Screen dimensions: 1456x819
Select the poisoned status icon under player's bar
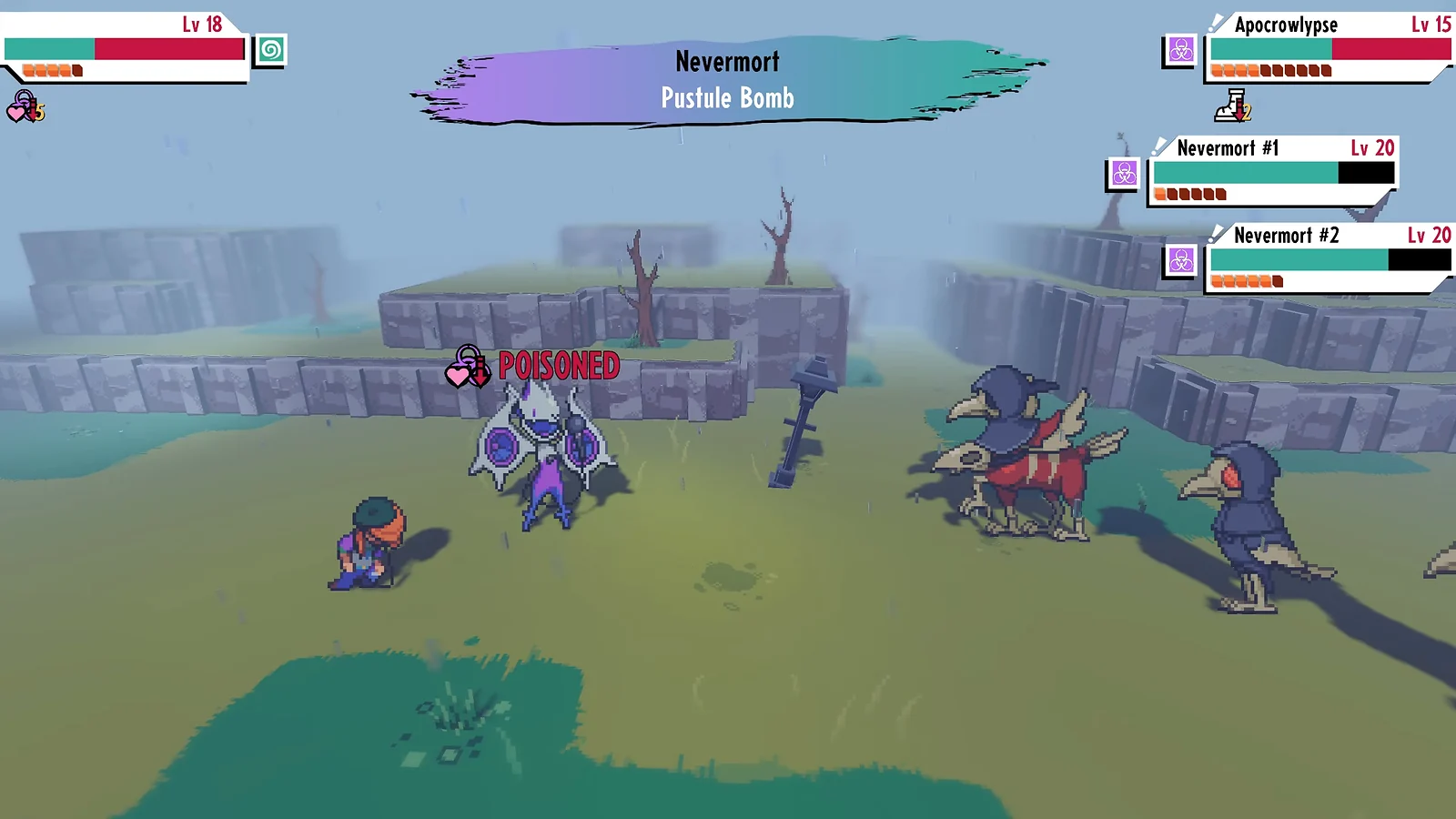pos(25,108)
